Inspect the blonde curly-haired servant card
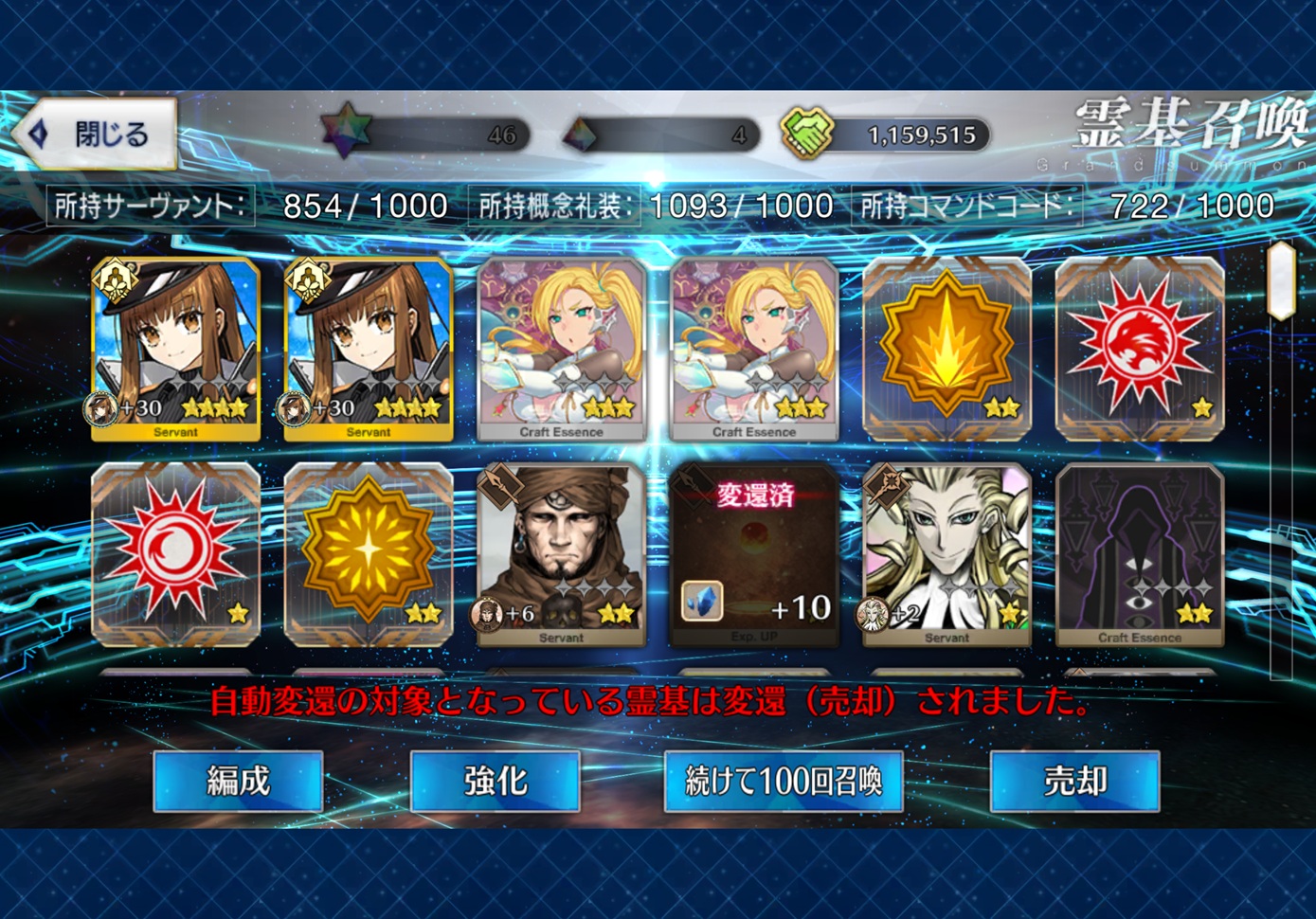Screen dimensions: 1316x919 click(946, 554)
